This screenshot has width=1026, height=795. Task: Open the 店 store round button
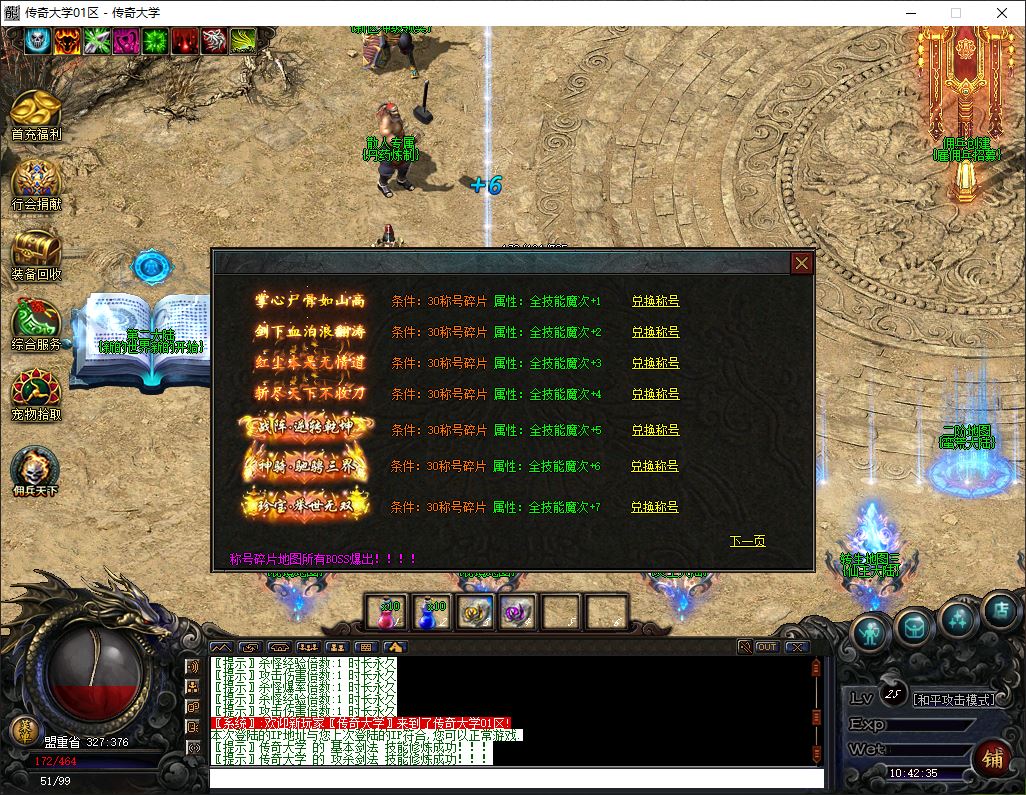point(999,609)
